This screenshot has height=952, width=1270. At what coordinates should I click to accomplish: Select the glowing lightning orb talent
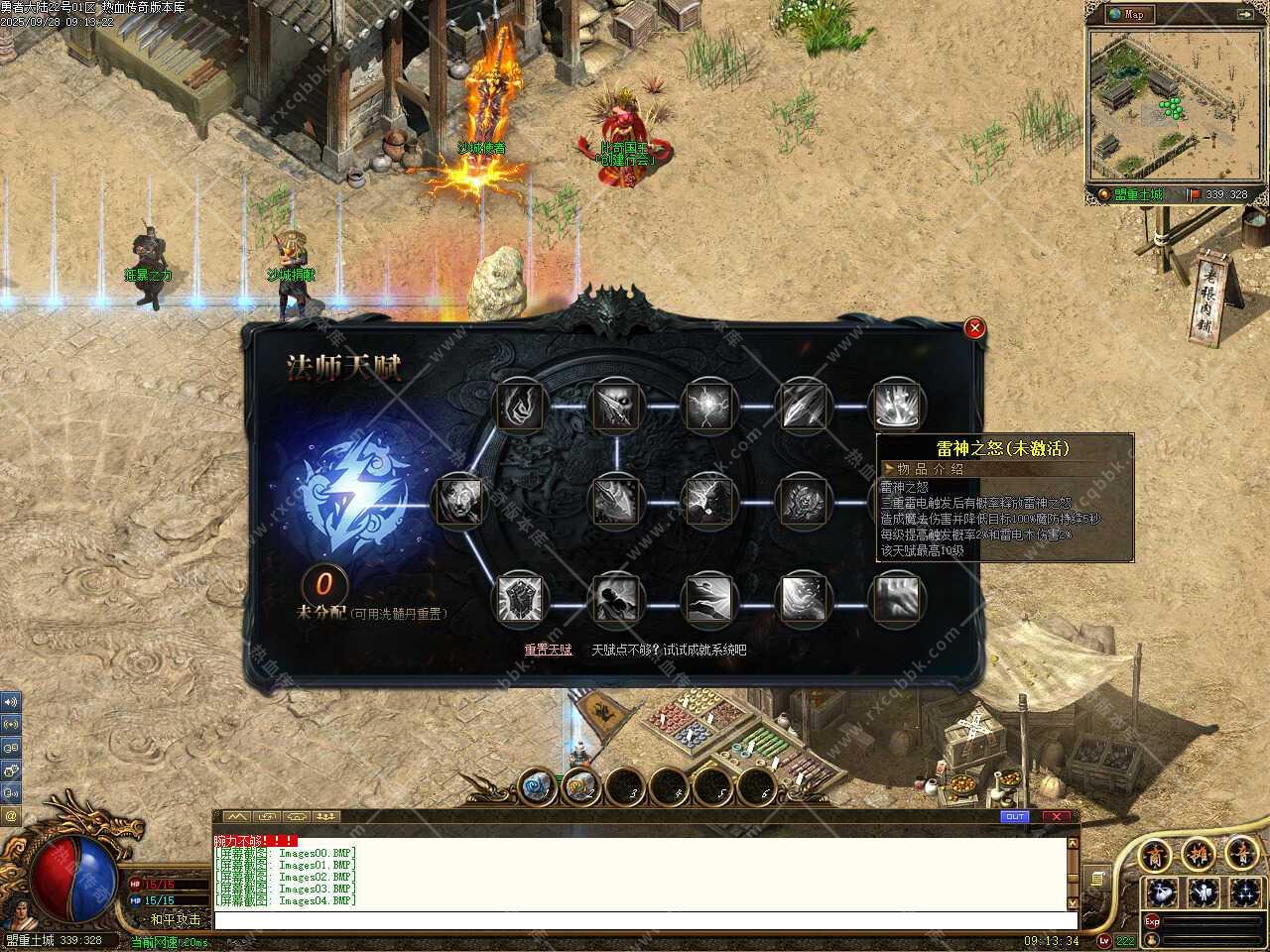pos(708,406)
